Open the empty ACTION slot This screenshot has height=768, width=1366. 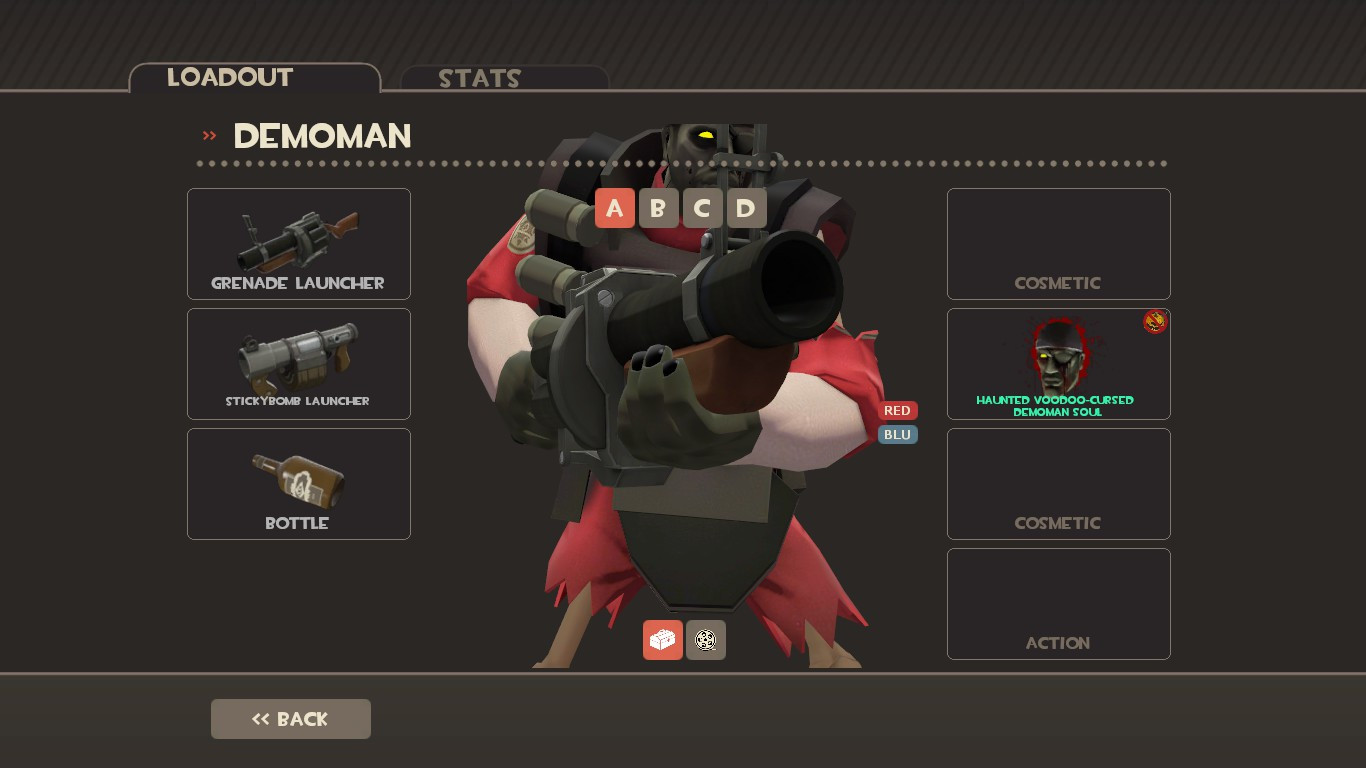coord(1058,603)
